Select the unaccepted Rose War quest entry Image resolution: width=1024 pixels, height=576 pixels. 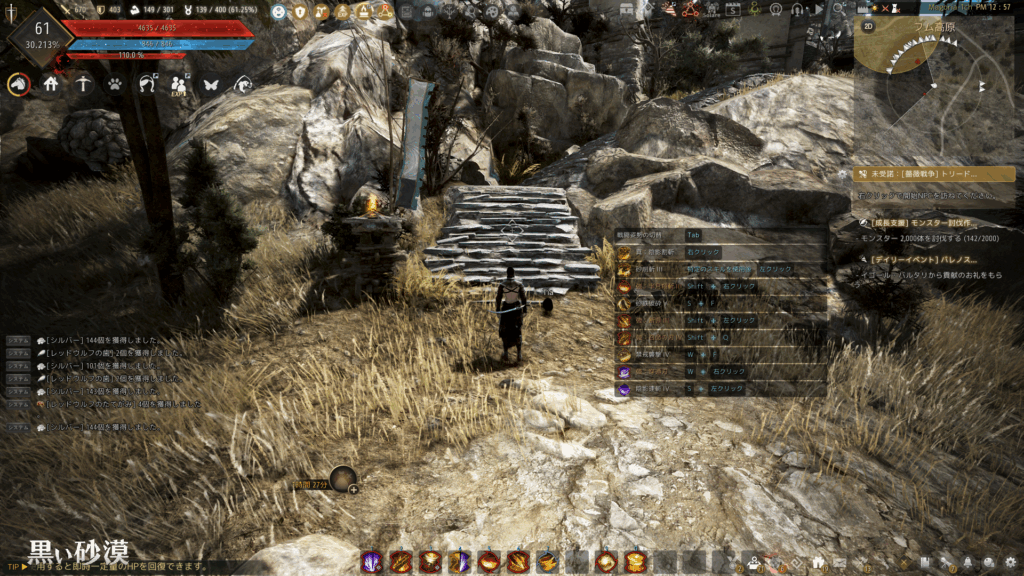pyautogui.click(x=933, y=174)
